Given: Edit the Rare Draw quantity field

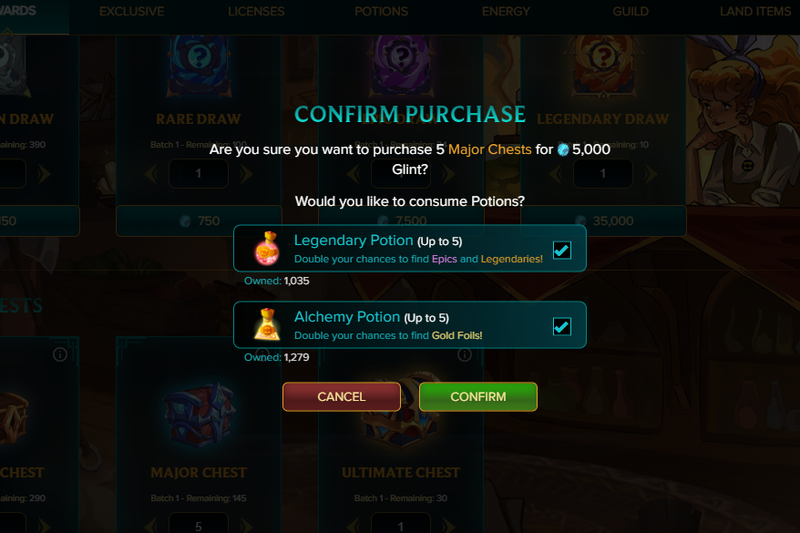Looking at the screenshot, I should pos(198,174).
